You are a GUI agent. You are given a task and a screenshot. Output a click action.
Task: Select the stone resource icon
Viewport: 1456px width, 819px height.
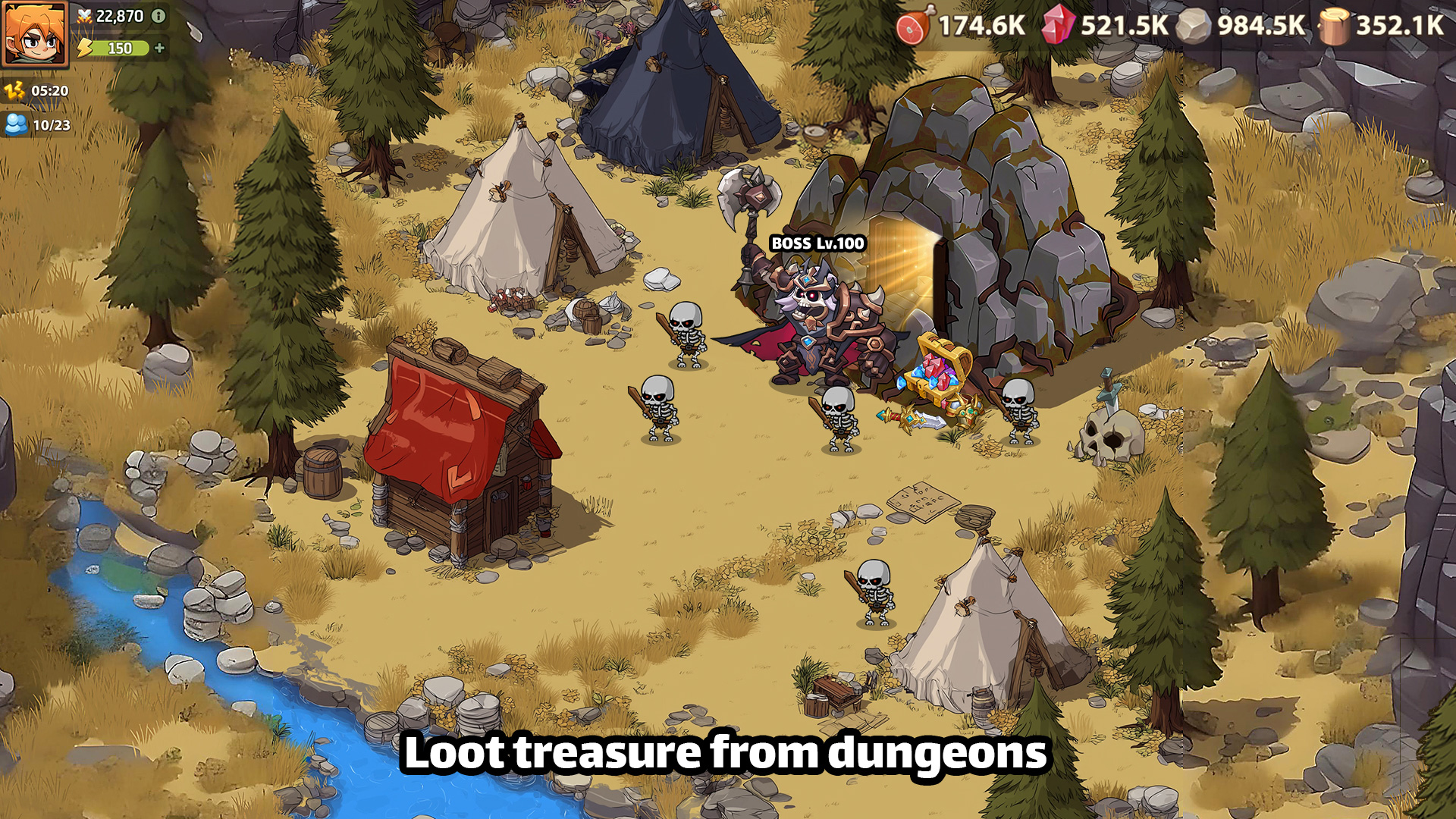1194,27
